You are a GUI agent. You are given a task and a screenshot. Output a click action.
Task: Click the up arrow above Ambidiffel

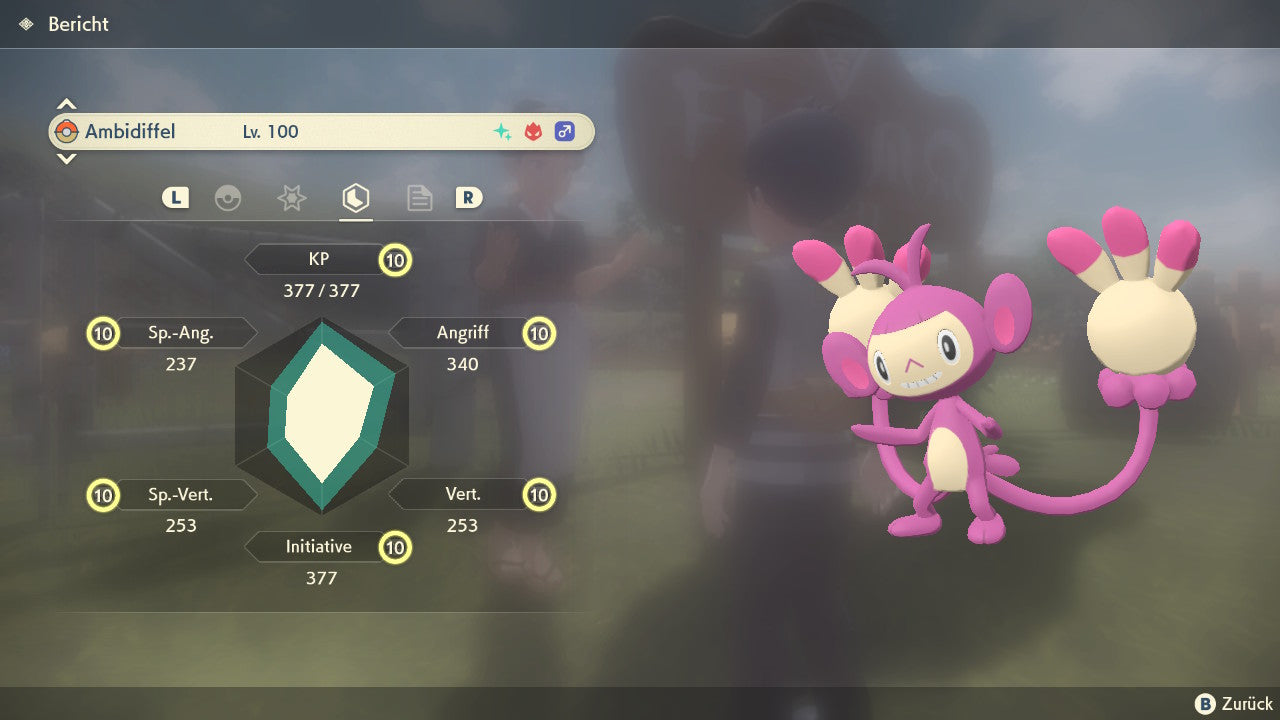pyautogui.click(x=66, y=104)
